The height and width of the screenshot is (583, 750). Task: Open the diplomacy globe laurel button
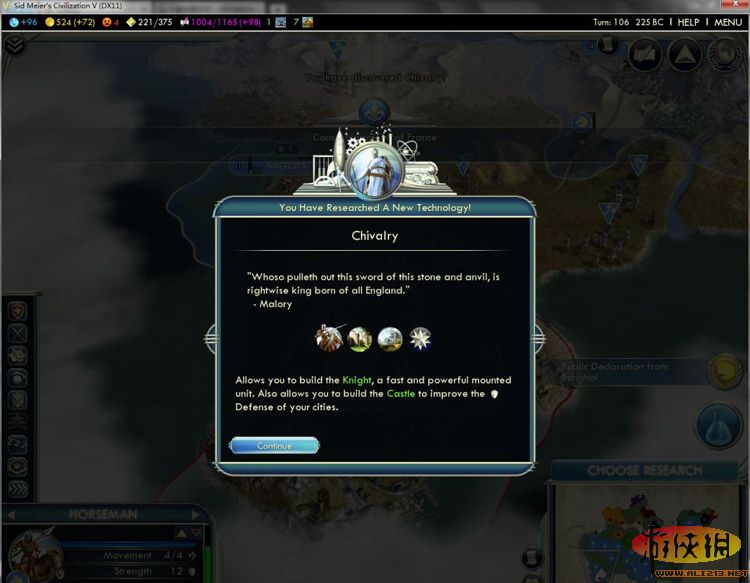(x=725, y=54)
